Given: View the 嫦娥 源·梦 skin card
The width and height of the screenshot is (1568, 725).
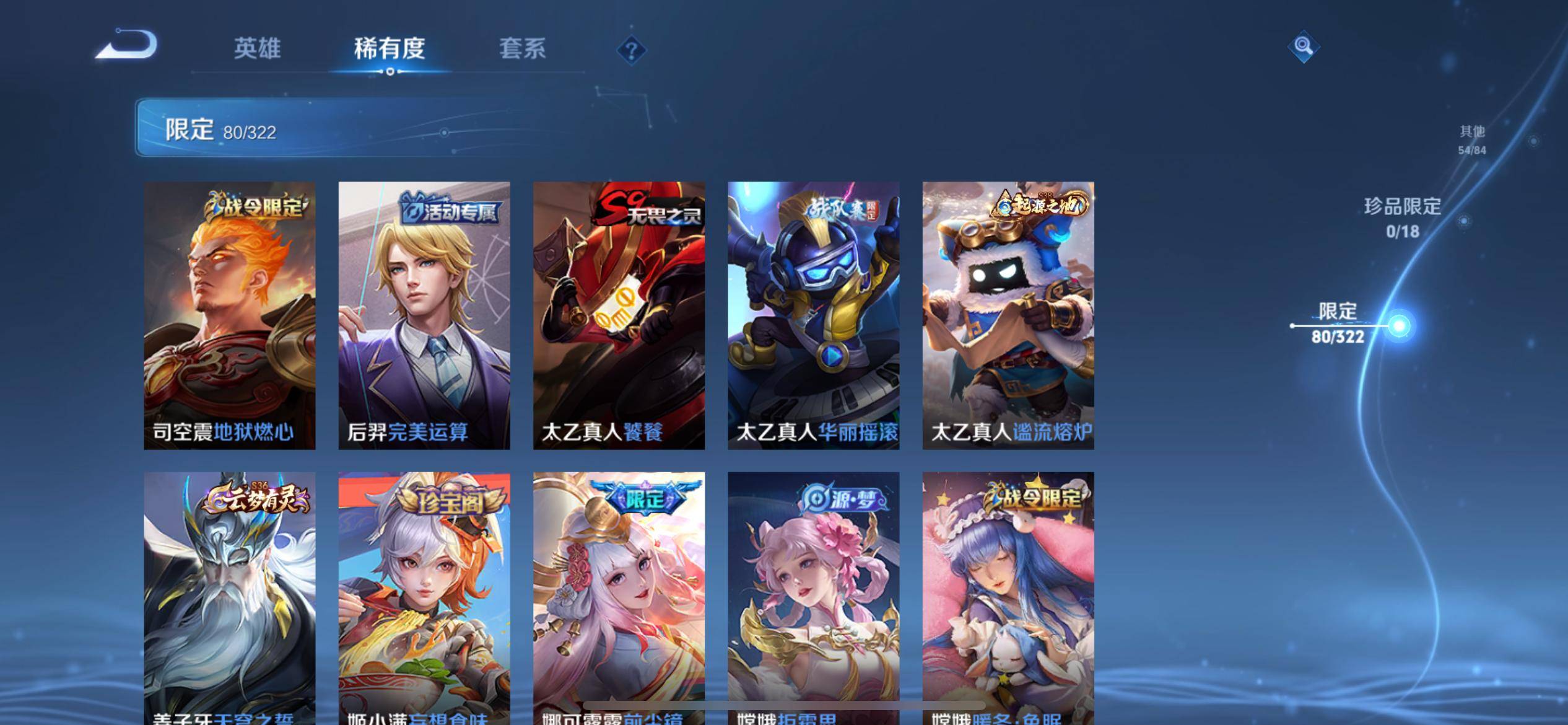Looking at the screenshot, I should point(813,595).
